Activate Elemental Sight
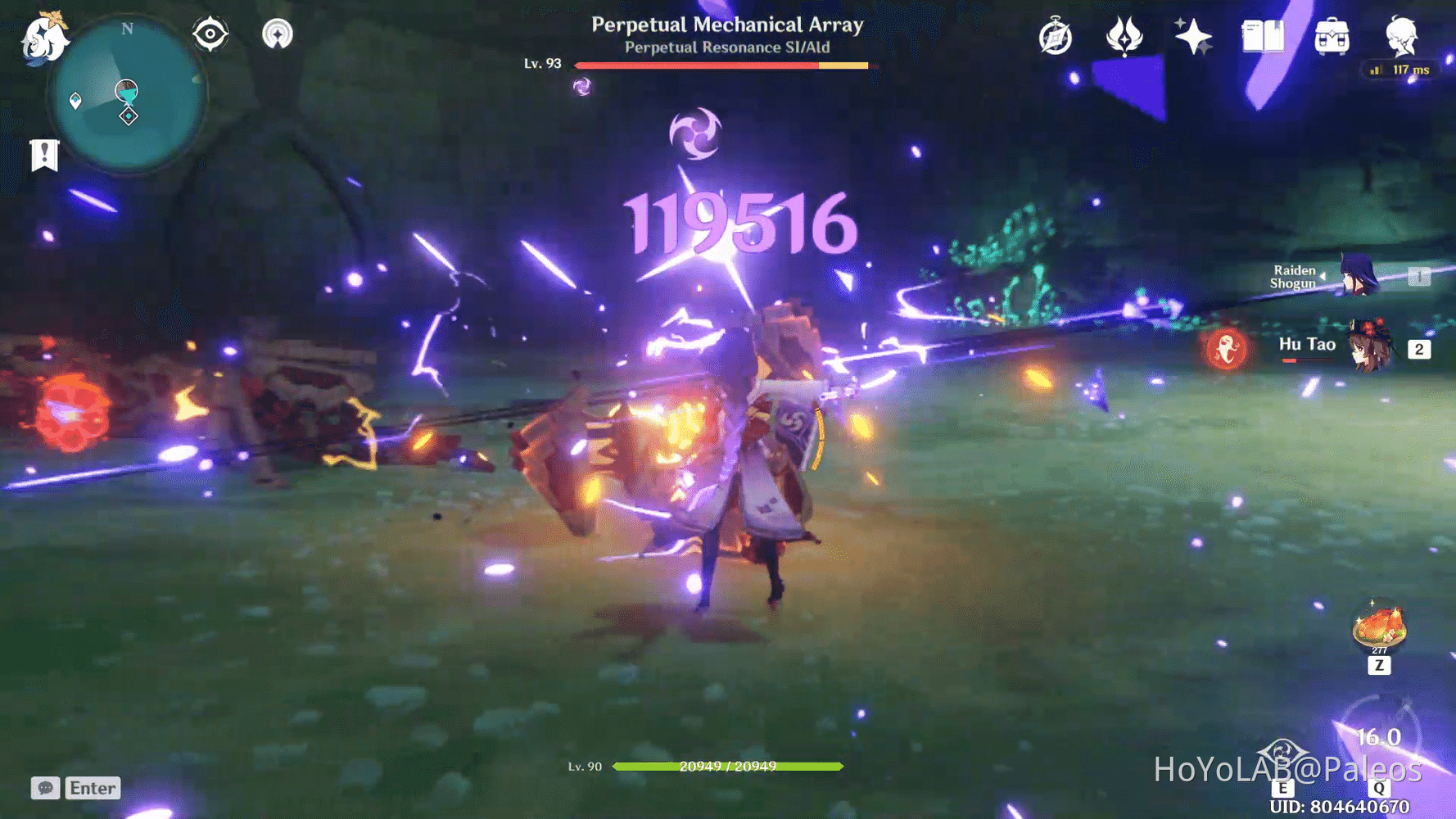This screenshot has width=1456, height=819. pyautogui.click(x=211, y=34)
